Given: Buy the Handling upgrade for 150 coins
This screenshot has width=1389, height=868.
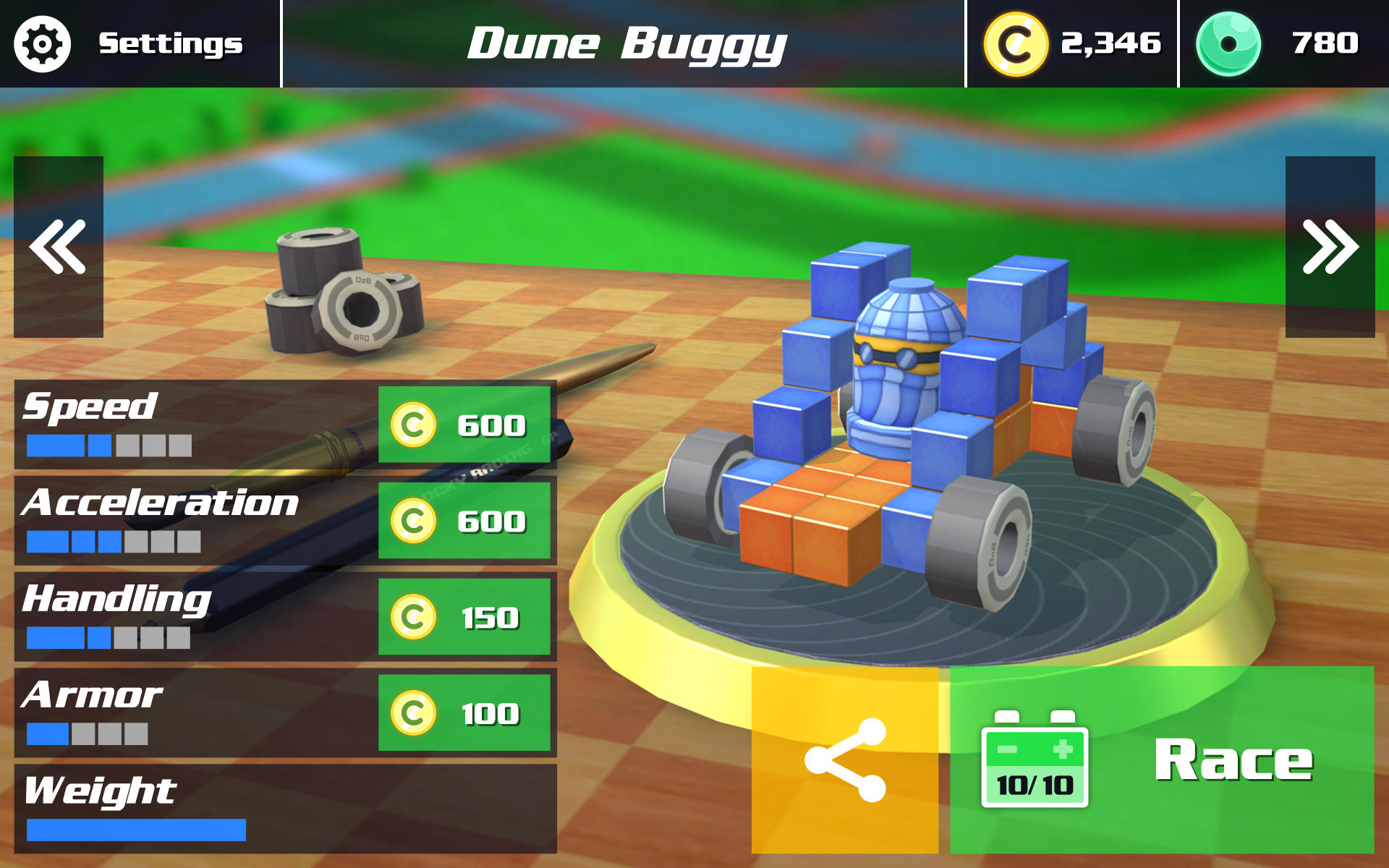Looking at the screenshot, I should (465, 617).
